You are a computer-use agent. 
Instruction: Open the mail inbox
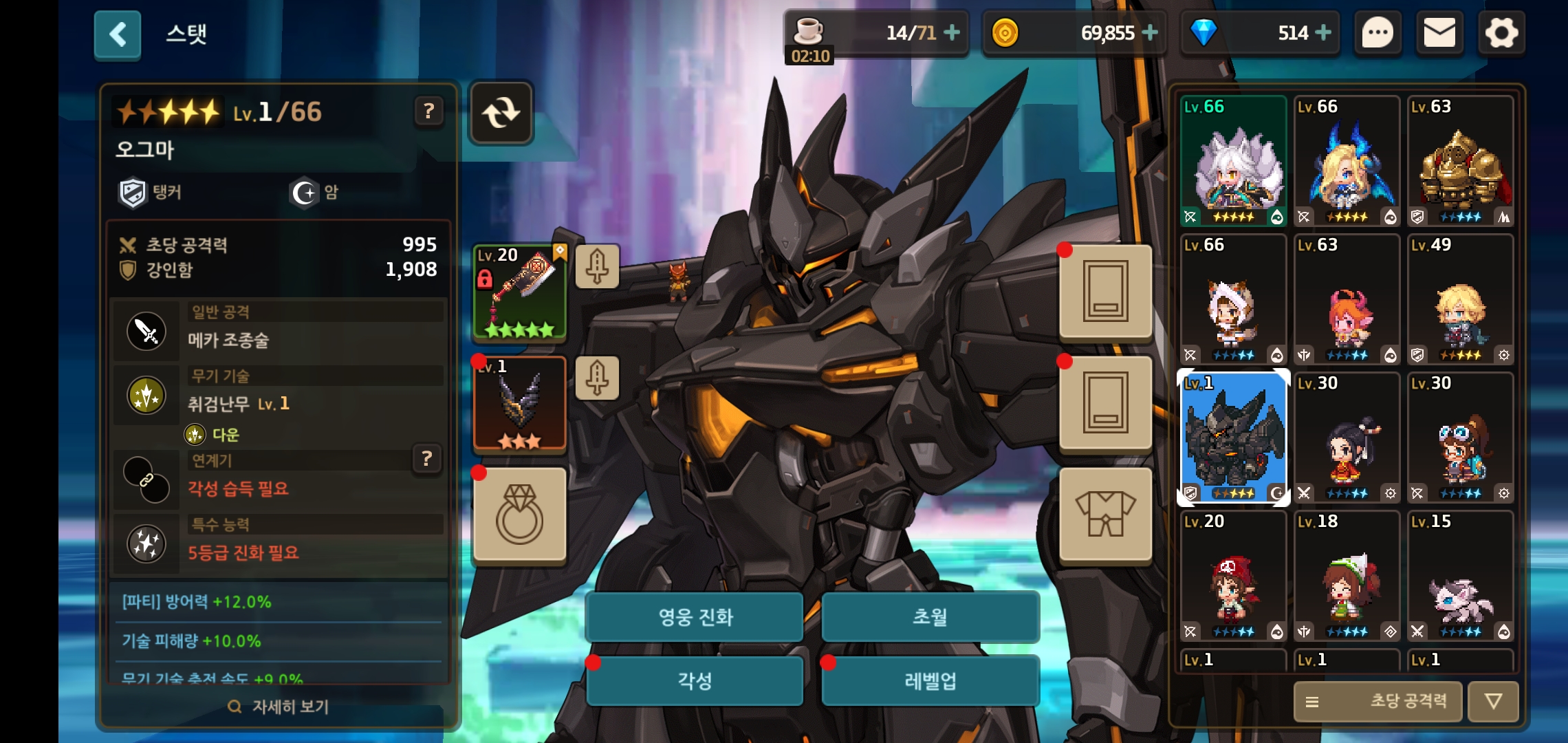[1439, 33]
